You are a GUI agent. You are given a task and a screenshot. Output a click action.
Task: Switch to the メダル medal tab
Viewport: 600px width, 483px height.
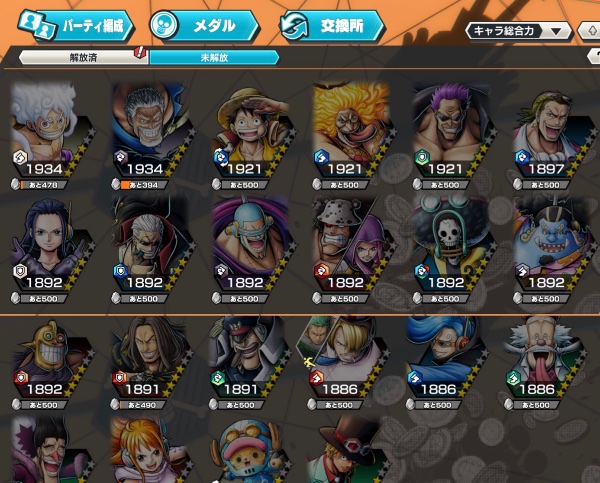(x=204, y=24)
